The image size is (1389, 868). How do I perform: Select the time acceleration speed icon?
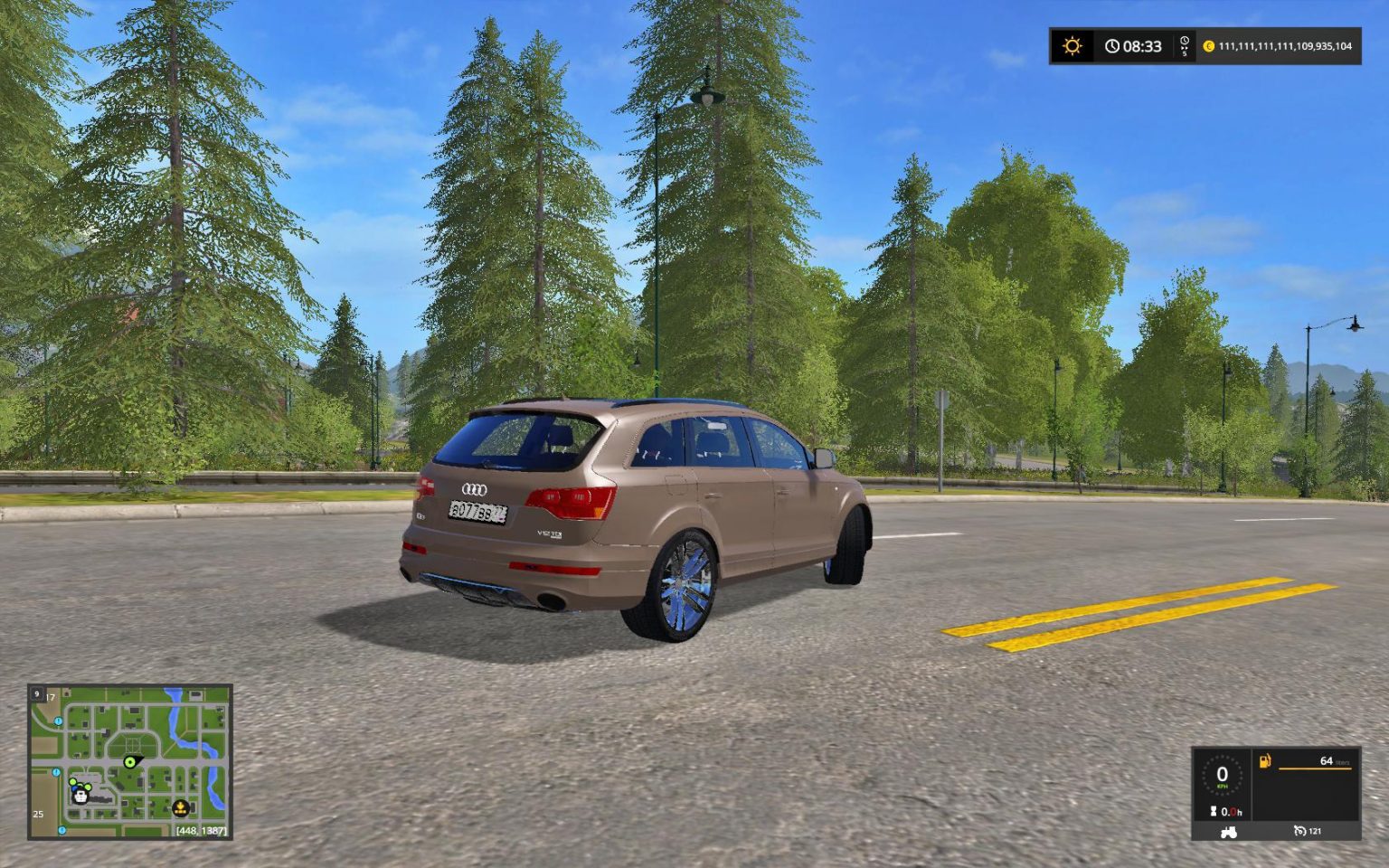pos(1185,46)
